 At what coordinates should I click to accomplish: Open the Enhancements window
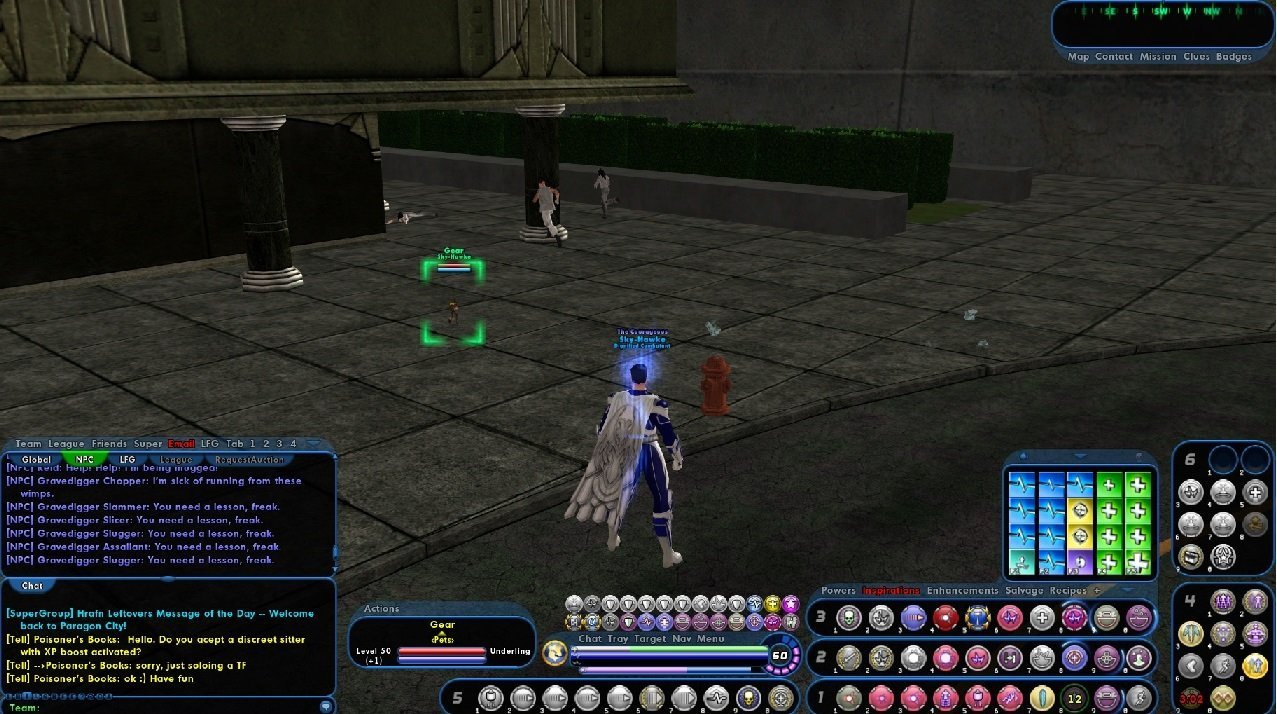coord(963,591)
